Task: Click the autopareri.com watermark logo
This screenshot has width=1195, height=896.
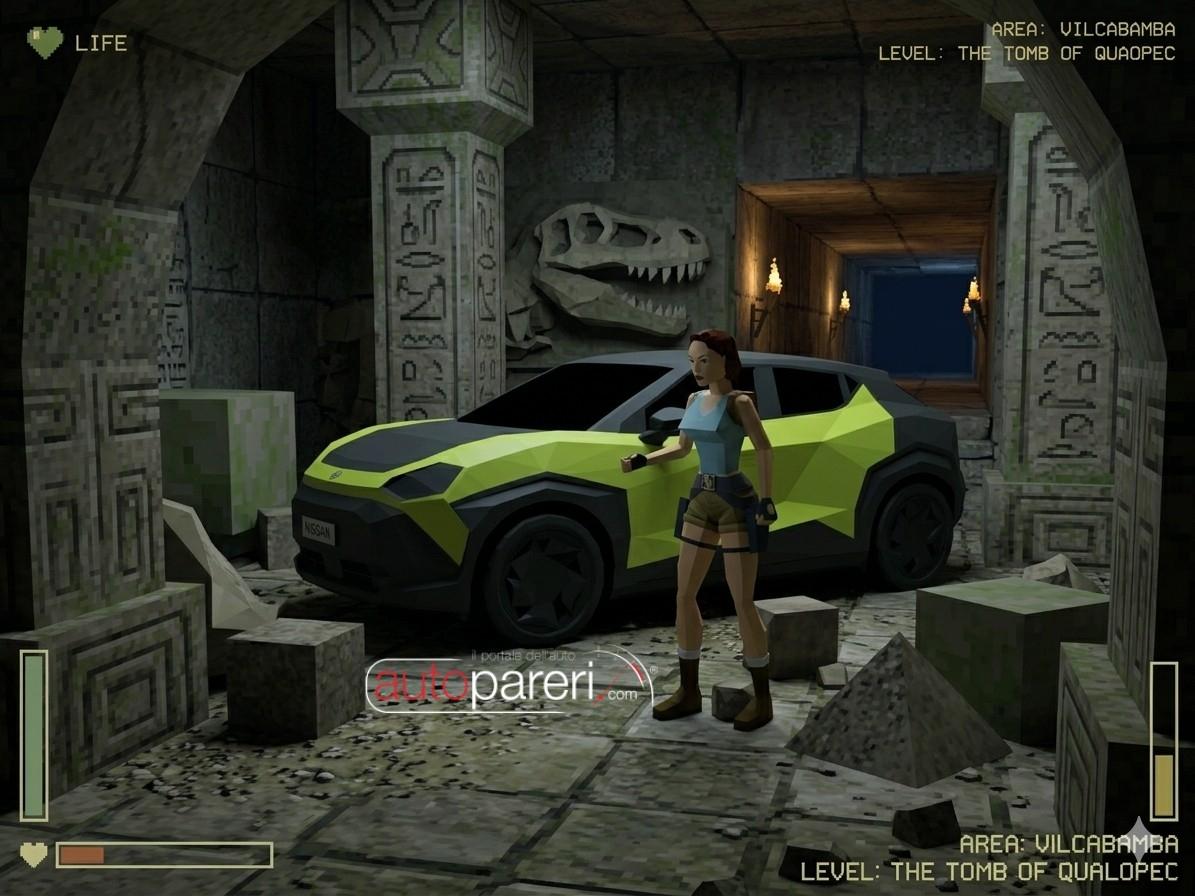Action: [x=509, y=683]
